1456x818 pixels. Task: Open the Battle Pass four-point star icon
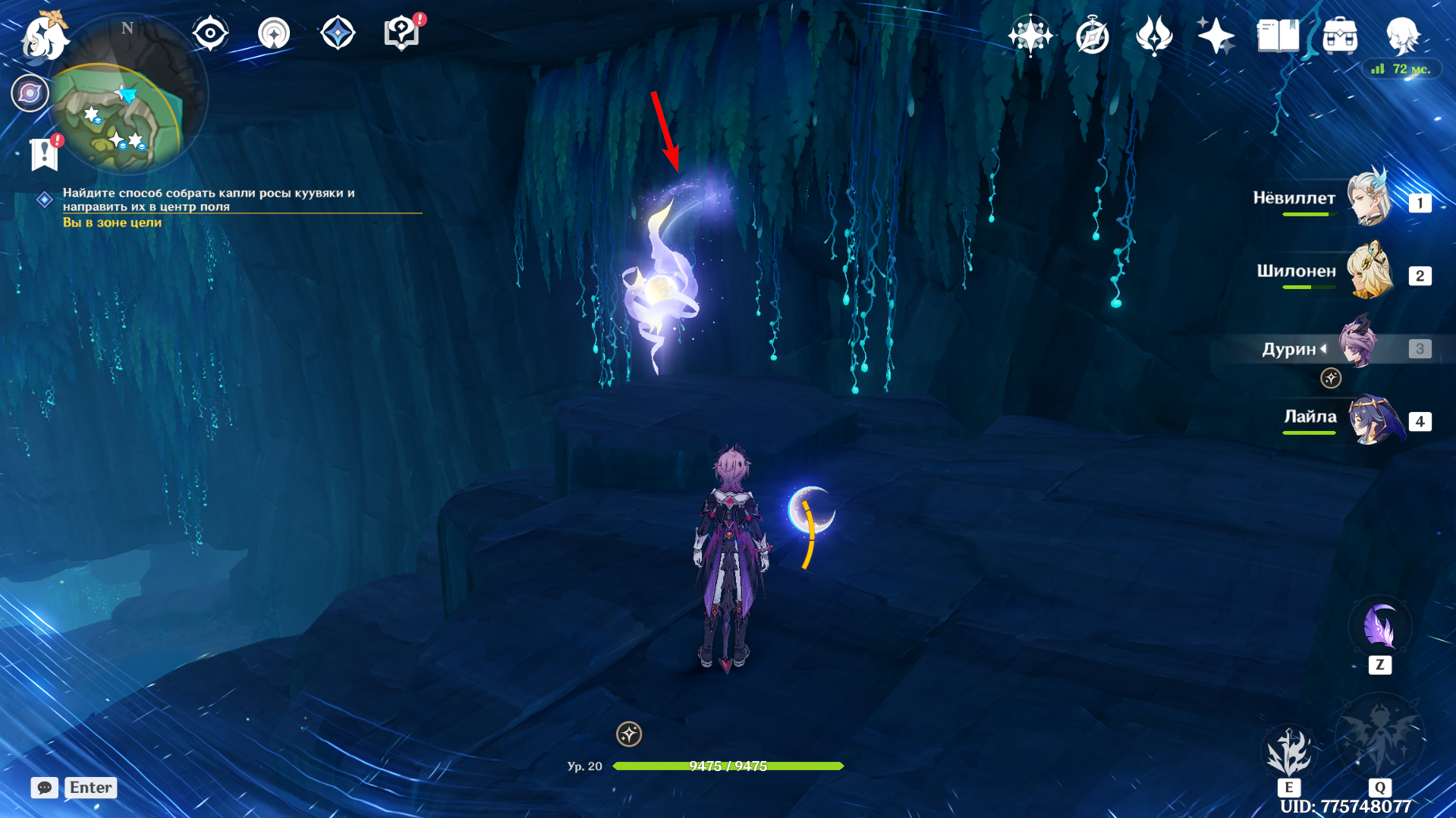pyautogui.click(x=1215, y=36)
